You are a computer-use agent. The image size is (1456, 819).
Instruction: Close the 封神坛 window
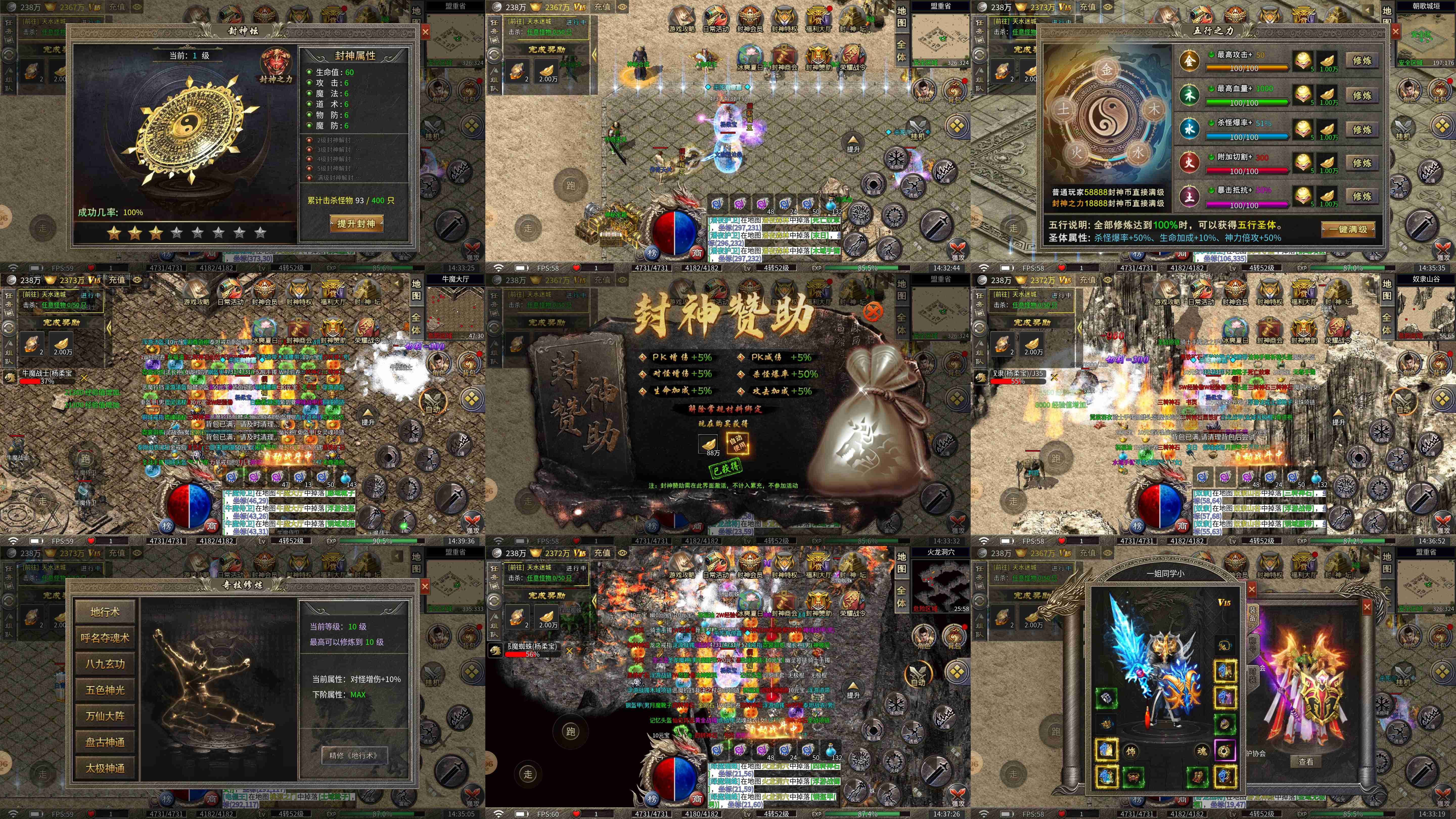(425, 32)
